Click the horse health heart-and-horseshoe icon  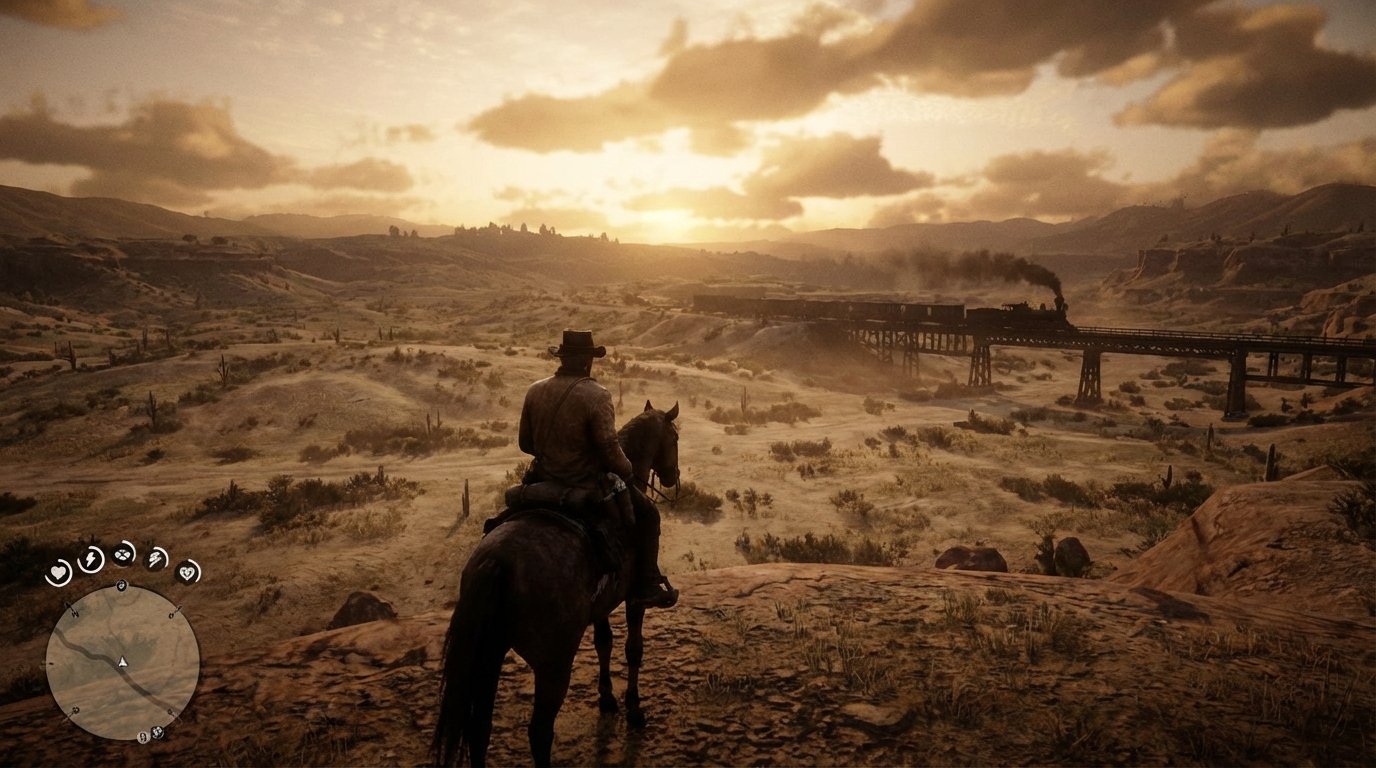point(188,573)
